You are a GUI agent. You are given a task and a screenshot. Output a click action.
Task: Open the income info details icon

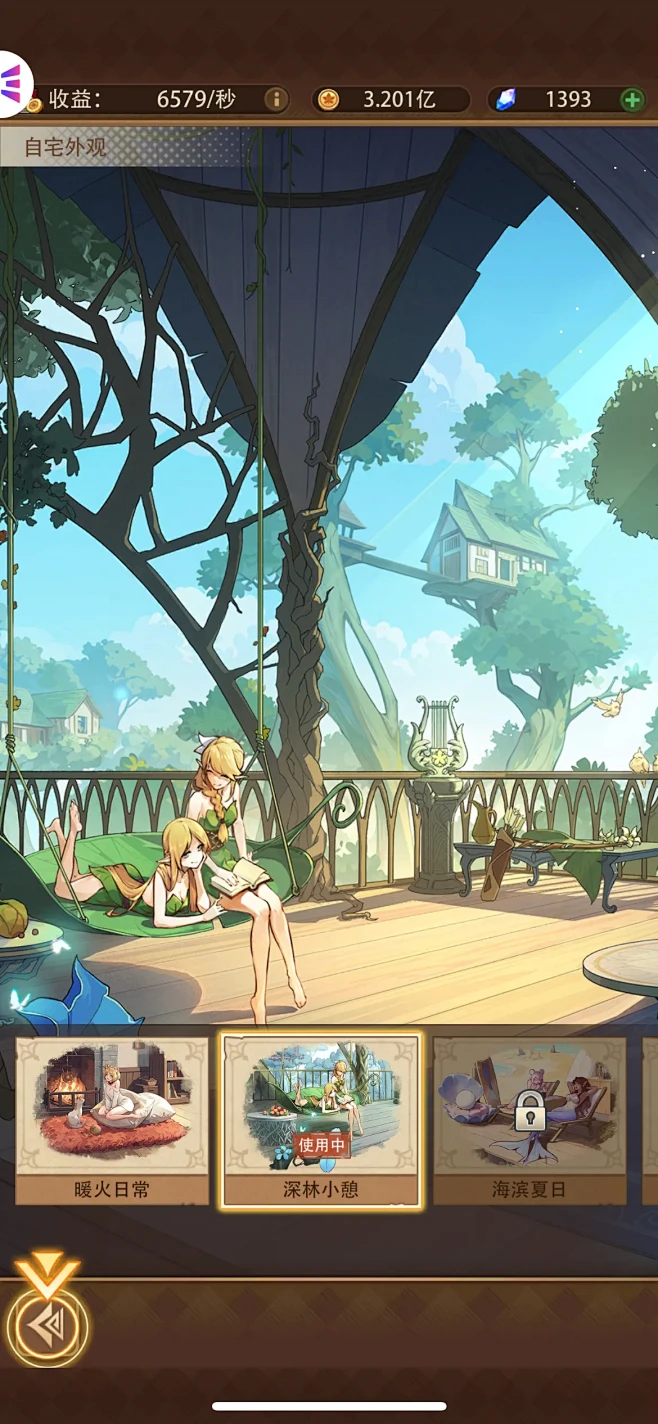pos(276,99)
